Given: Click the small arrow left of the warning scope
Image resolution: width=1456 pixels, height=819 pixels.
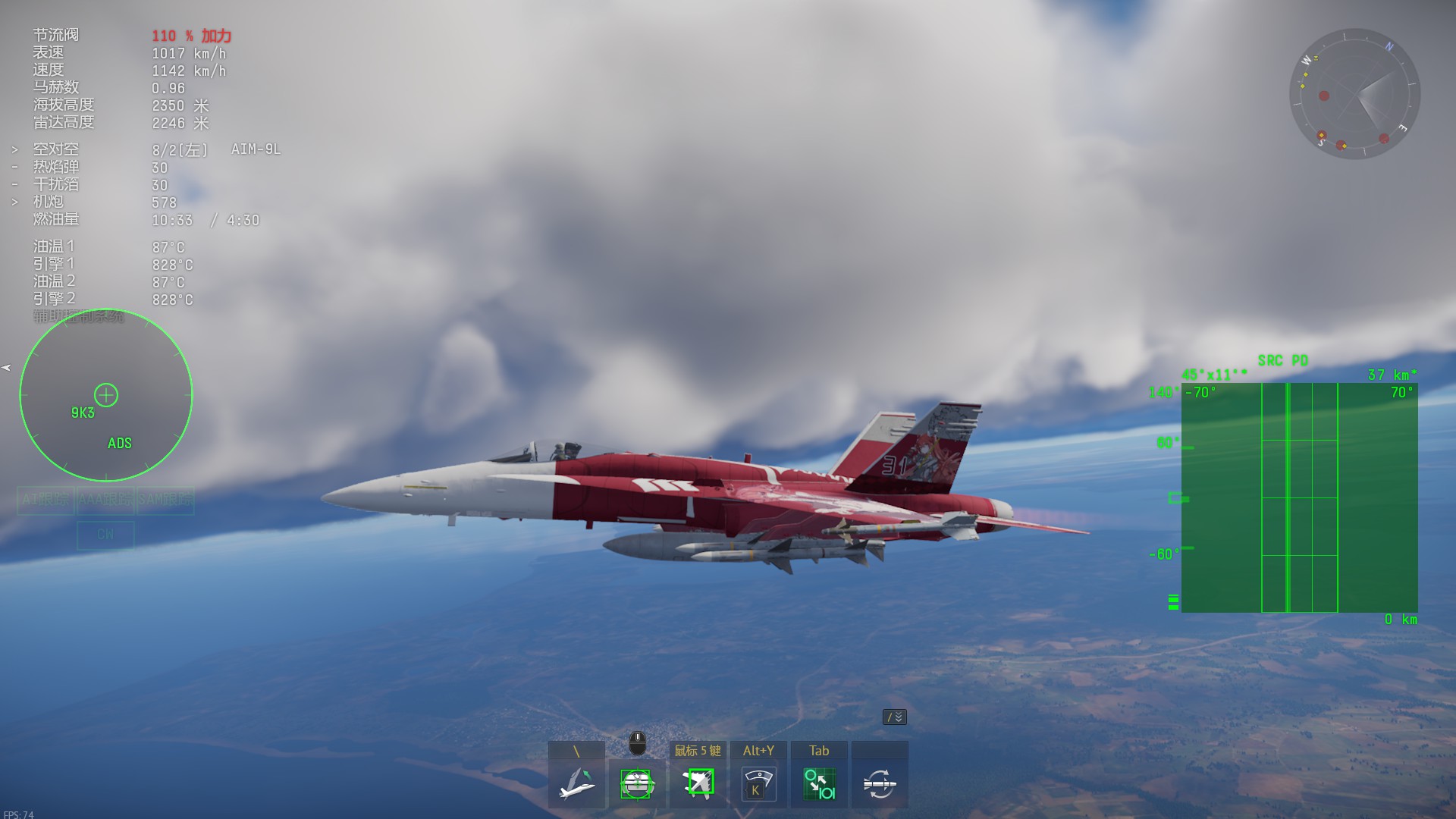Looking at the screenshot, I should click(x=7, y=368).
